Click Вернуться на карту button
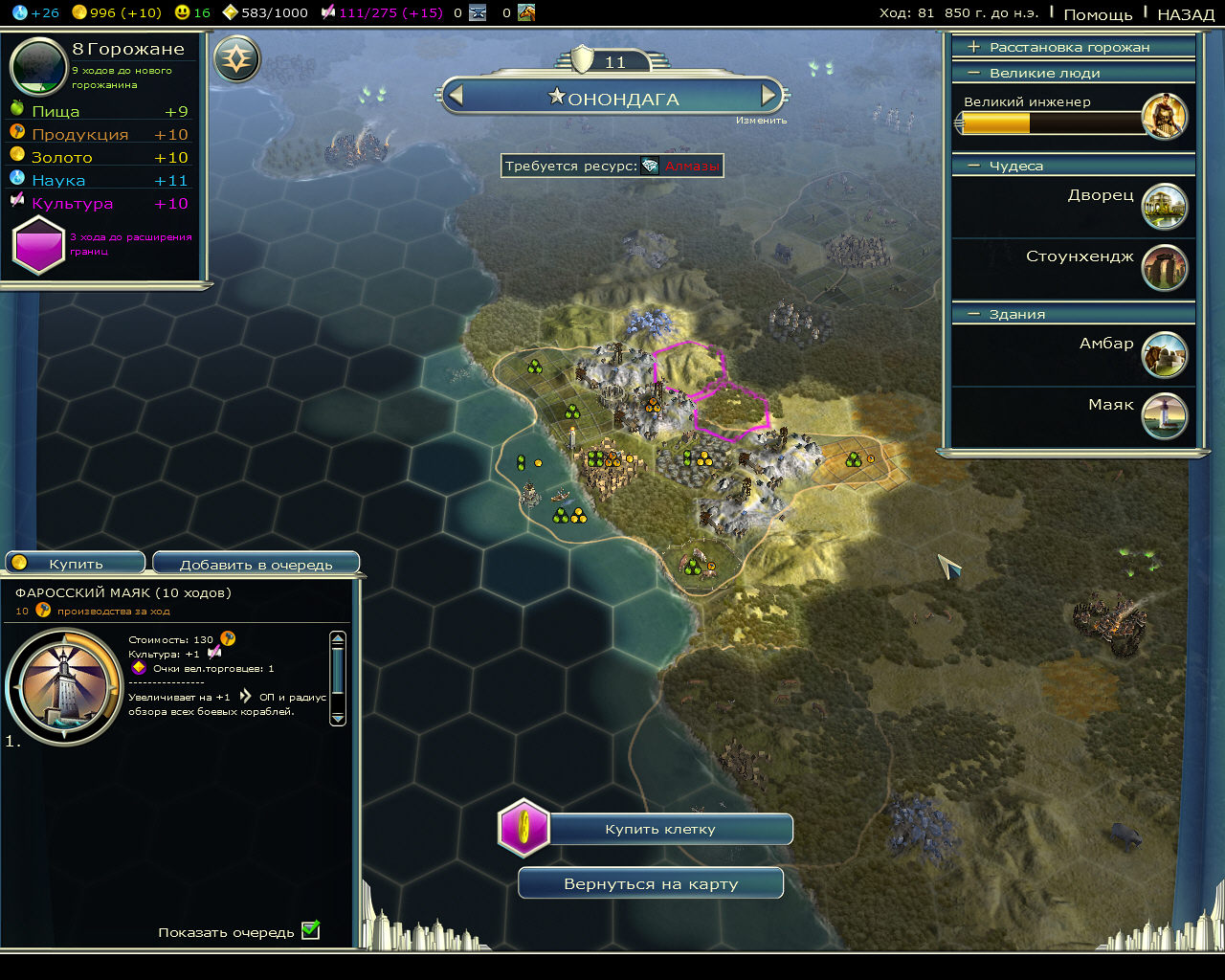Image resolution: width=1225 pixels, height=980 pixels. coord(651,884)
